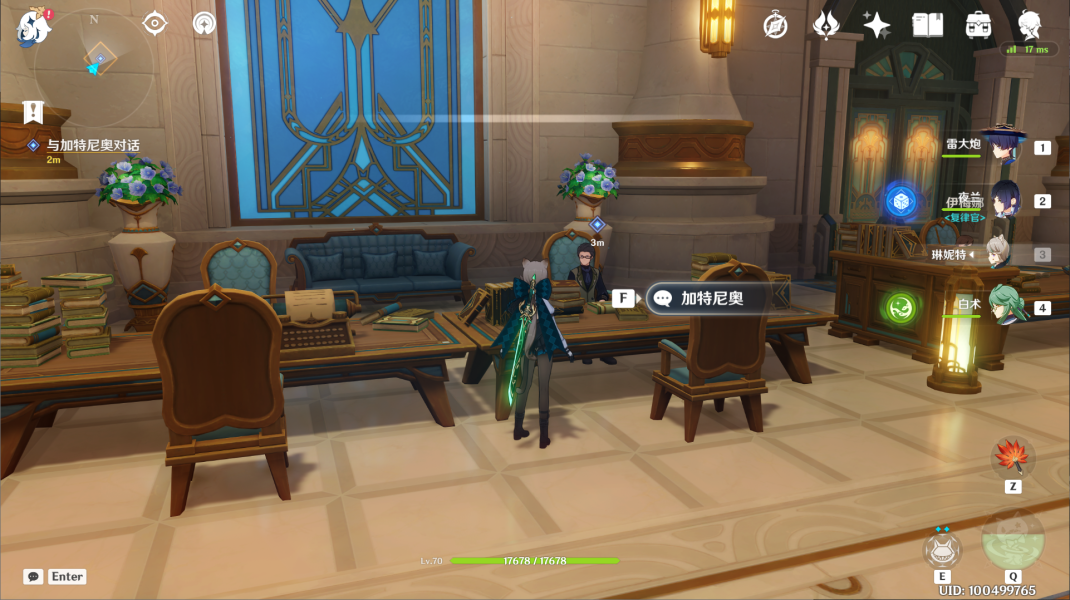Viewport: 1070px width, 600px height.
Task: Open the four-pointed star events icon
Action: tap(877, 26)
